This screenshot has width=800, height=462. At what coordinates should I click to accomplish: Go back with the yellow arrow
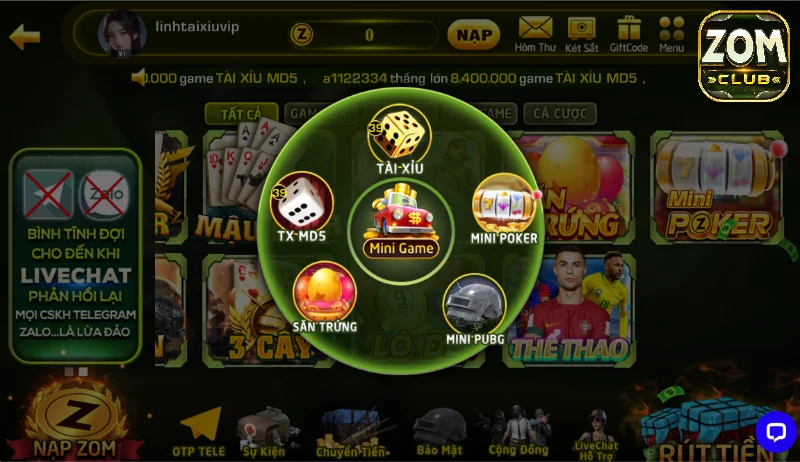point(24,36)
